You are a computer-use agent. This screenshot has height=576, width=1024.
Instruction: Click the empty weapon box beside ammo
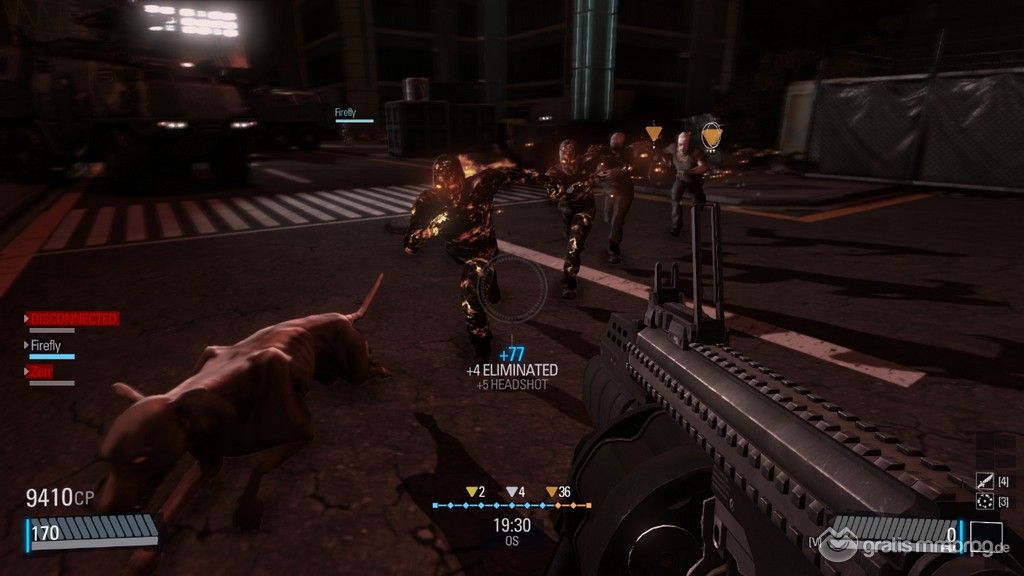(985, 537)
